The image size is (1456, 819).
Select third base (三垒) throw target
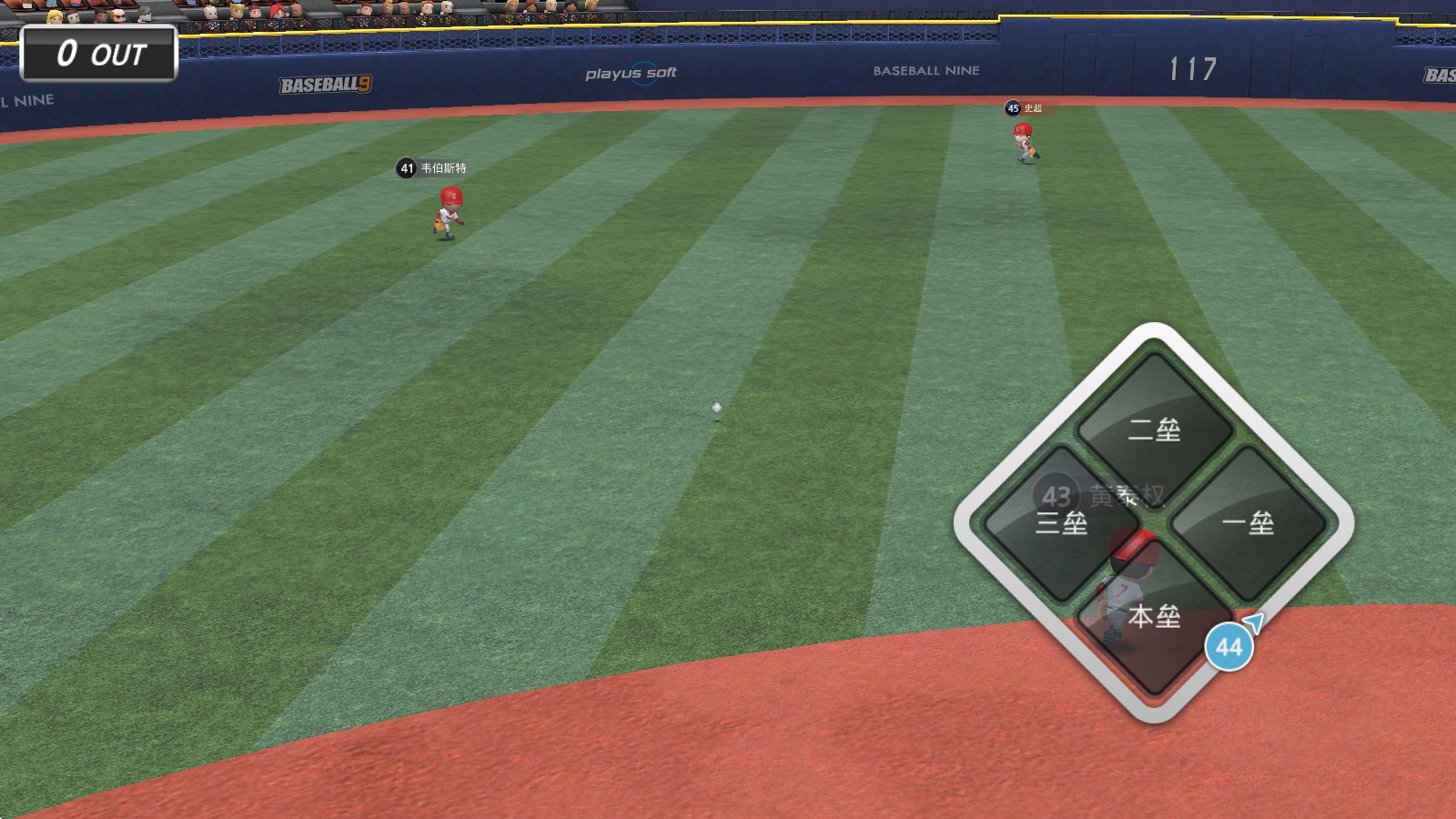tap(1061, 523)
